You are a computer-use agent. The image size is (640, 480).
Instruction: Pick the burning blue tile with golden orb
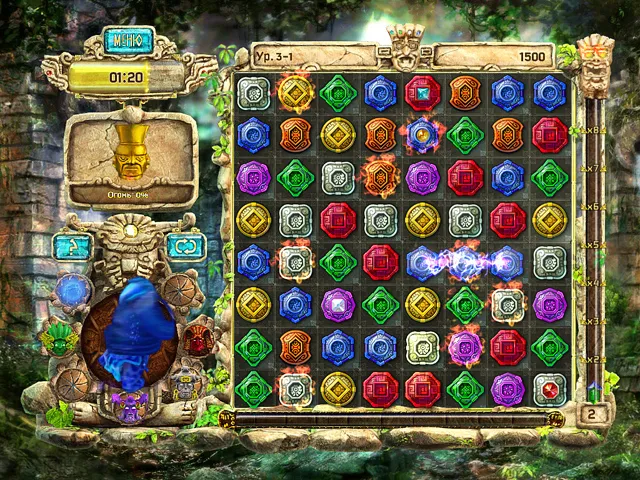coord(422,135)
